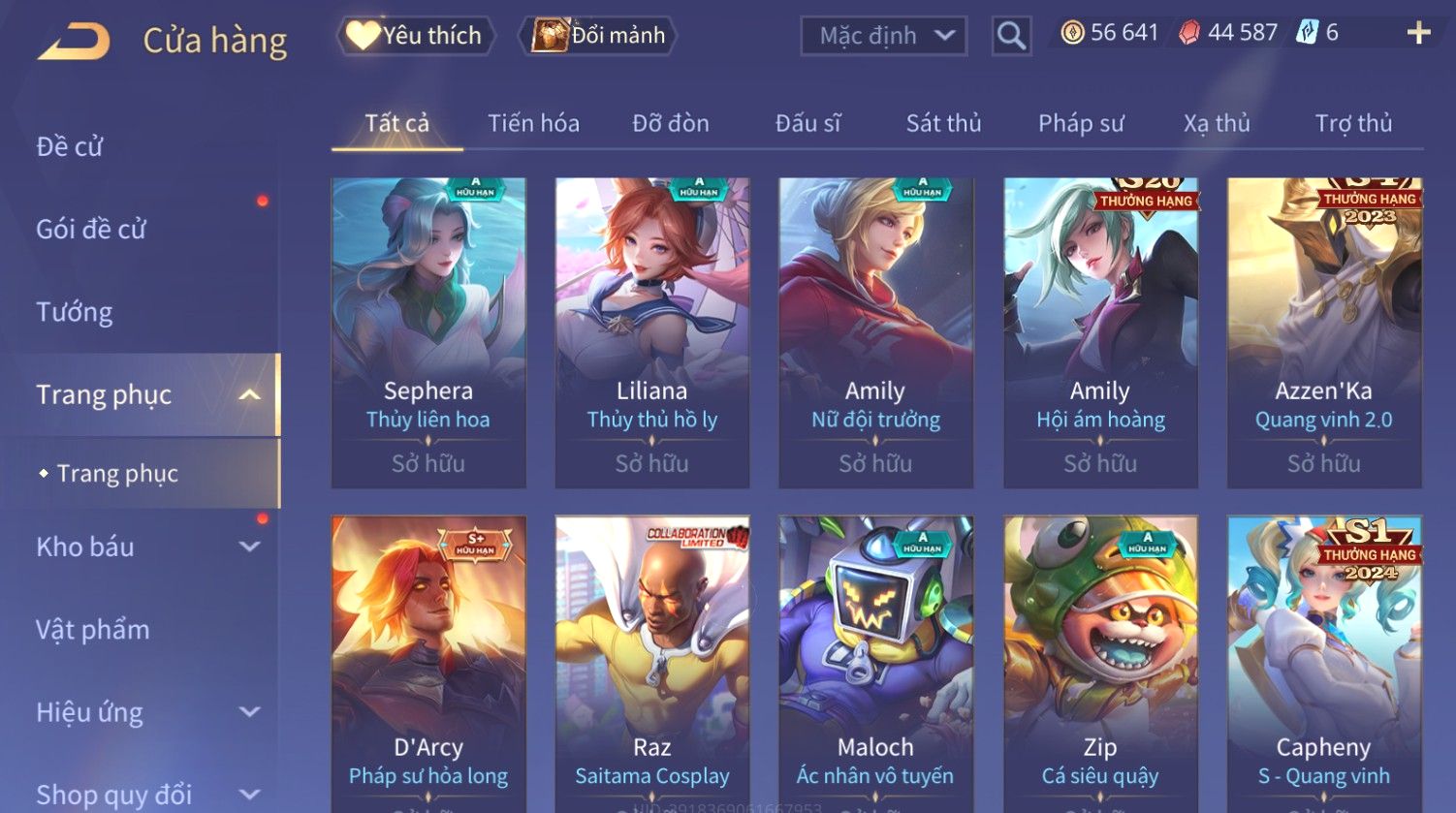Screen dimensions: 1456x813
Task: Show the Sát thủ skins tab
Action: pyautogui.click(x=943, y=124)
